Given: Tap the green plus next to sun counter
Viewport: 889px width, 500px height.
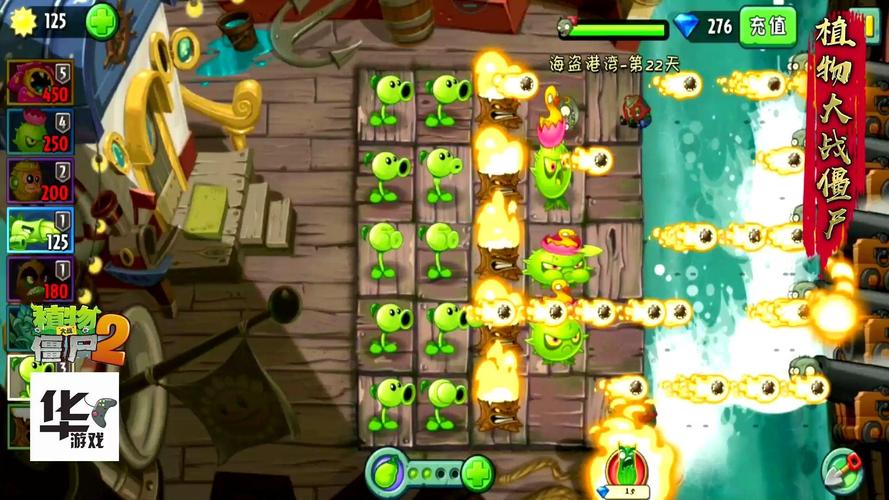Looking at the screenshot, I should [x=101, y=21].
